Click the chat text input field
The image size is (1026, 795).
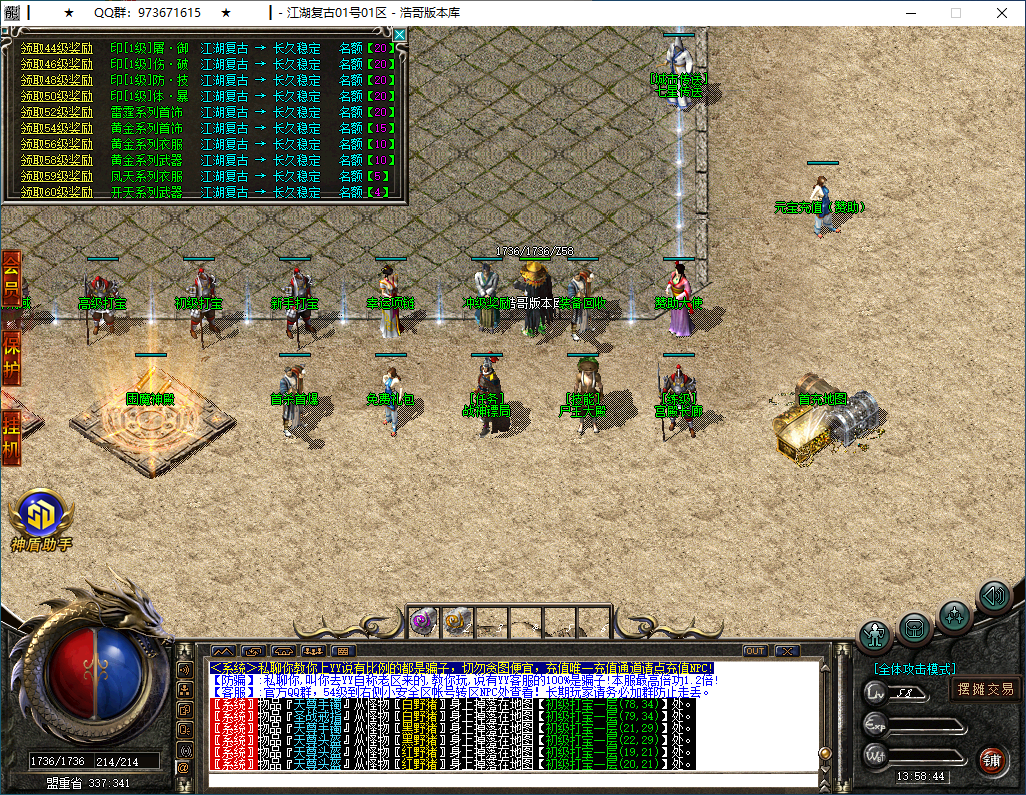point(510,780)
